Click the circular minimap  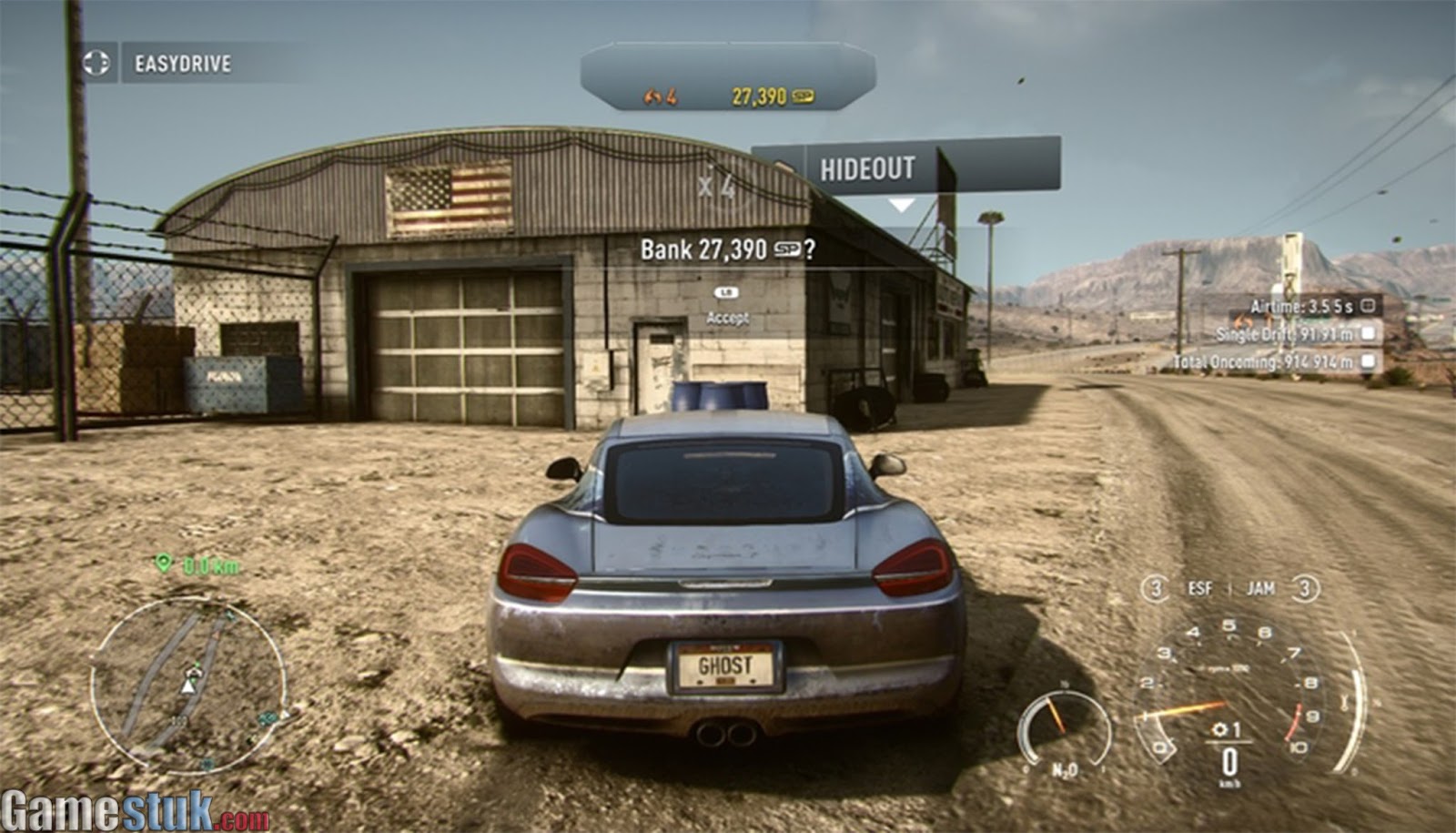tap(188, 683)
